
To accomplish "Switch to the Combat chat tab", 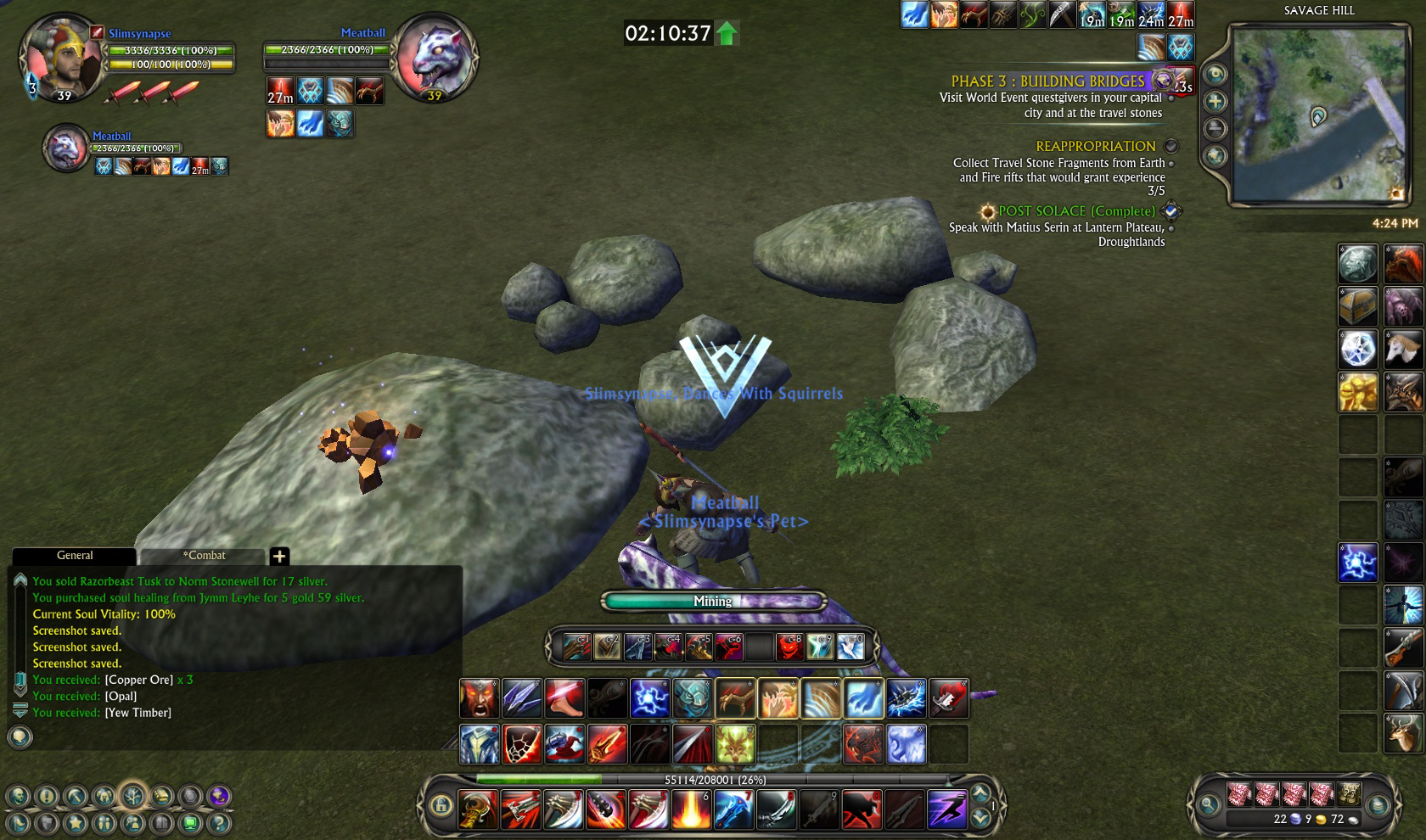I will point(204,556).
